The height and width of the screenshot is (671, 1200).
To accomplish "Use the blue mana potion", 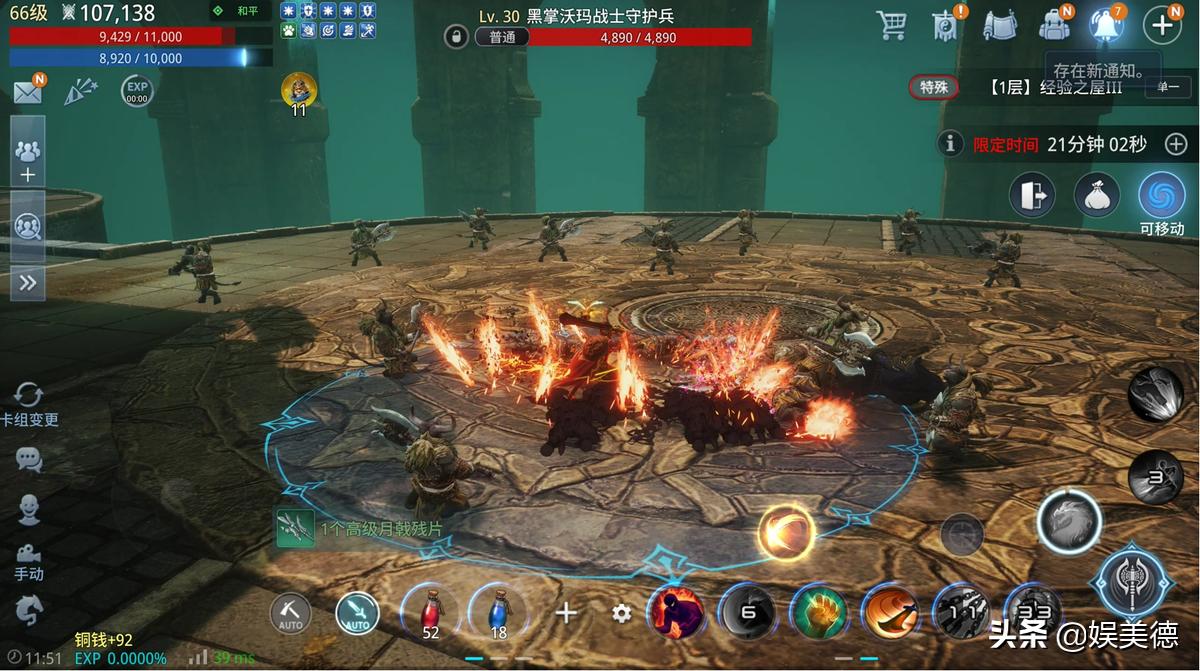I will tap(498, 612).
